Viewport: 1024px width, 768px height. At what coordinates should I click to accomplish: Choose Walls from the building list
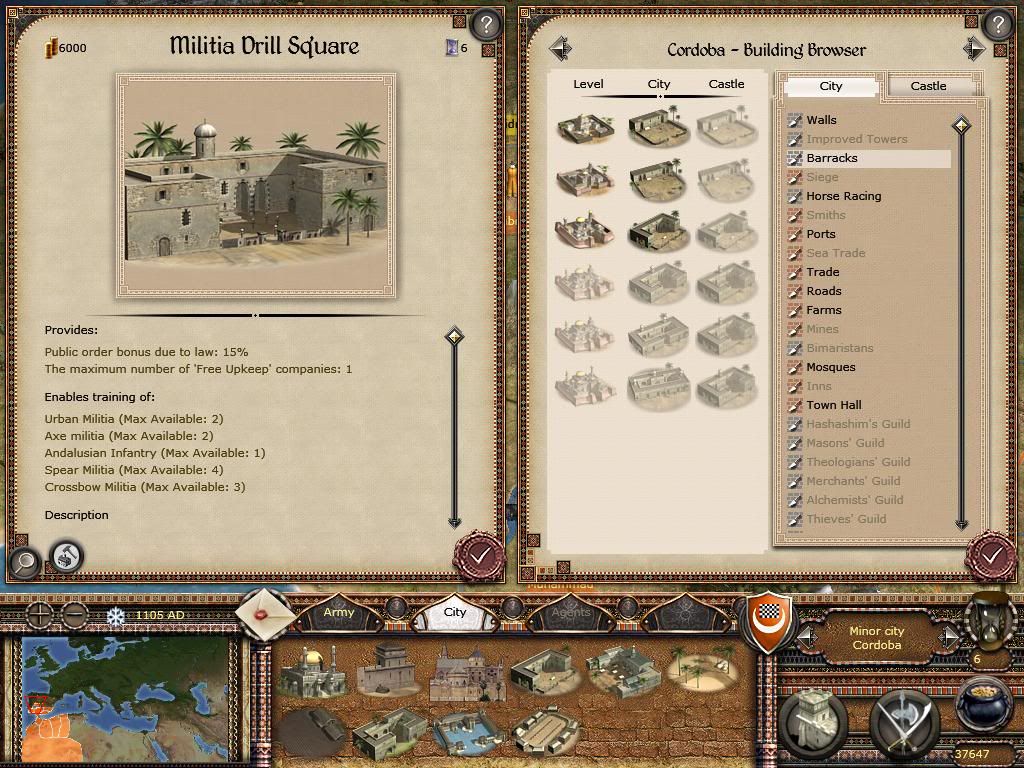click(821, 120)
